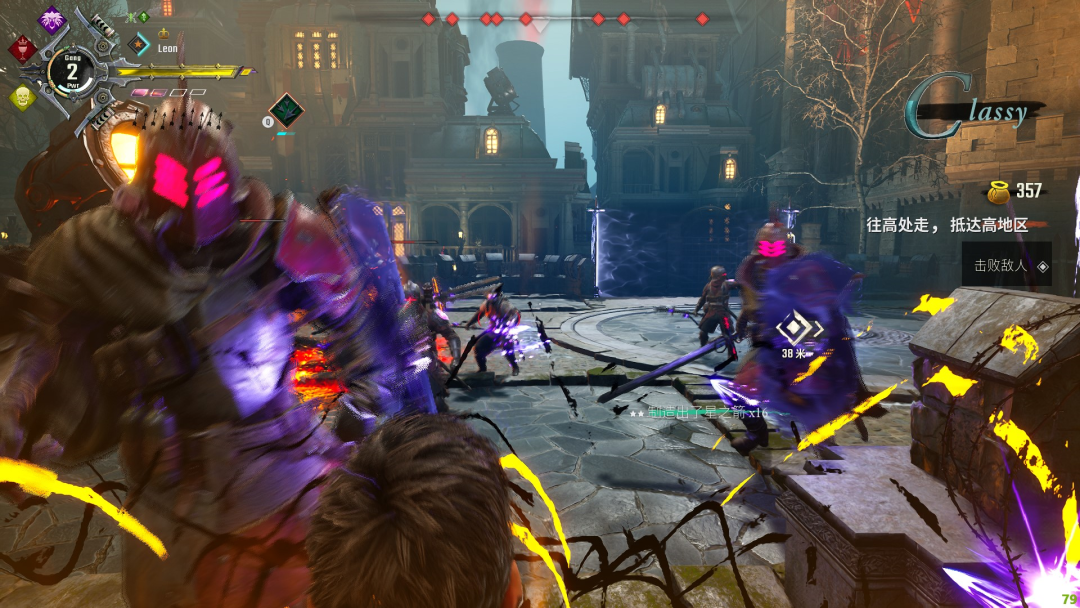The image size is (1080, 608).
Task: Use the green triple-arrow skill
Action: [286, 109]
